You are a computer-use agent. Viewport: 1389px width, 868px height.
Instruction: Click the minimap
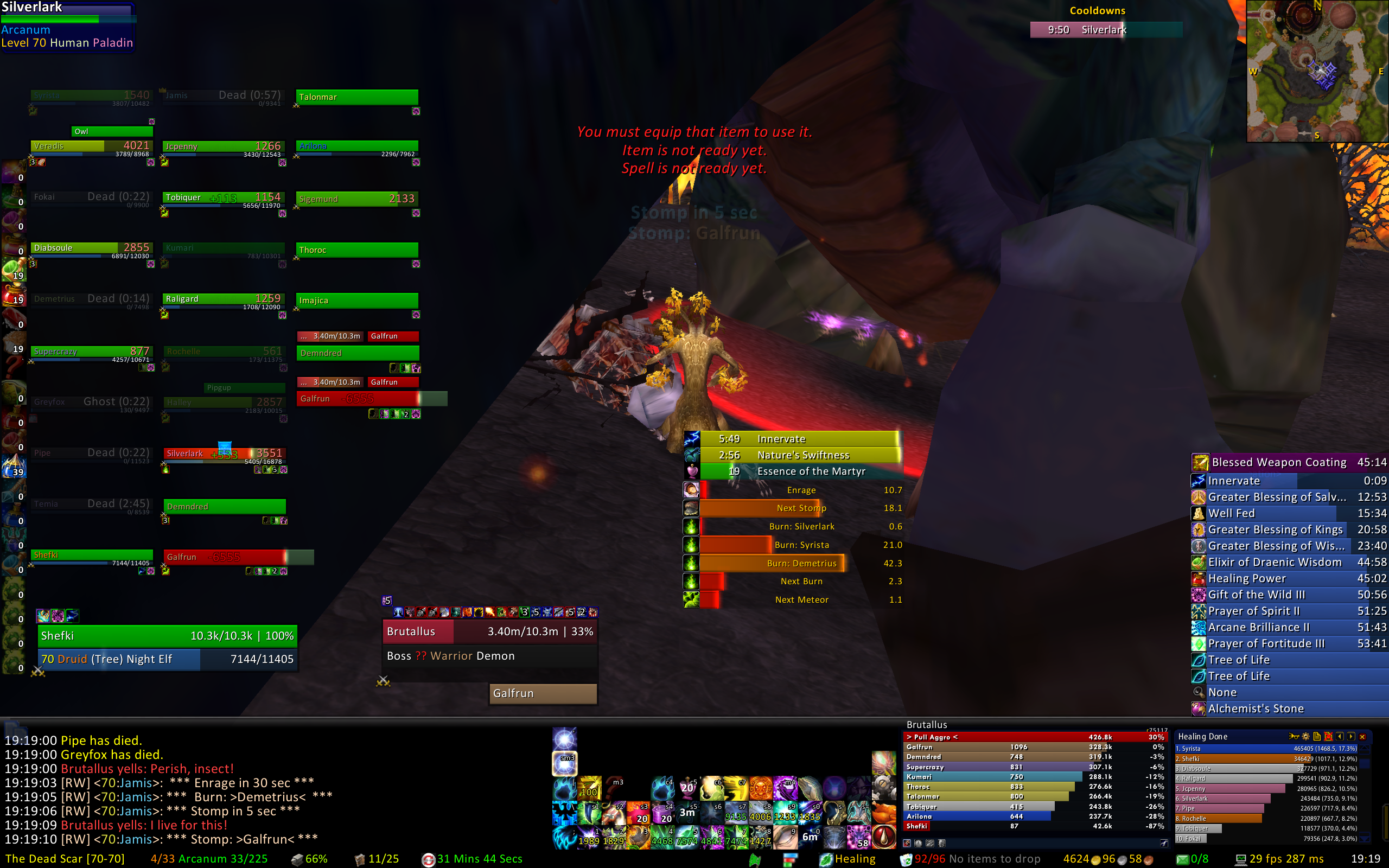[x=1317, y=71]
